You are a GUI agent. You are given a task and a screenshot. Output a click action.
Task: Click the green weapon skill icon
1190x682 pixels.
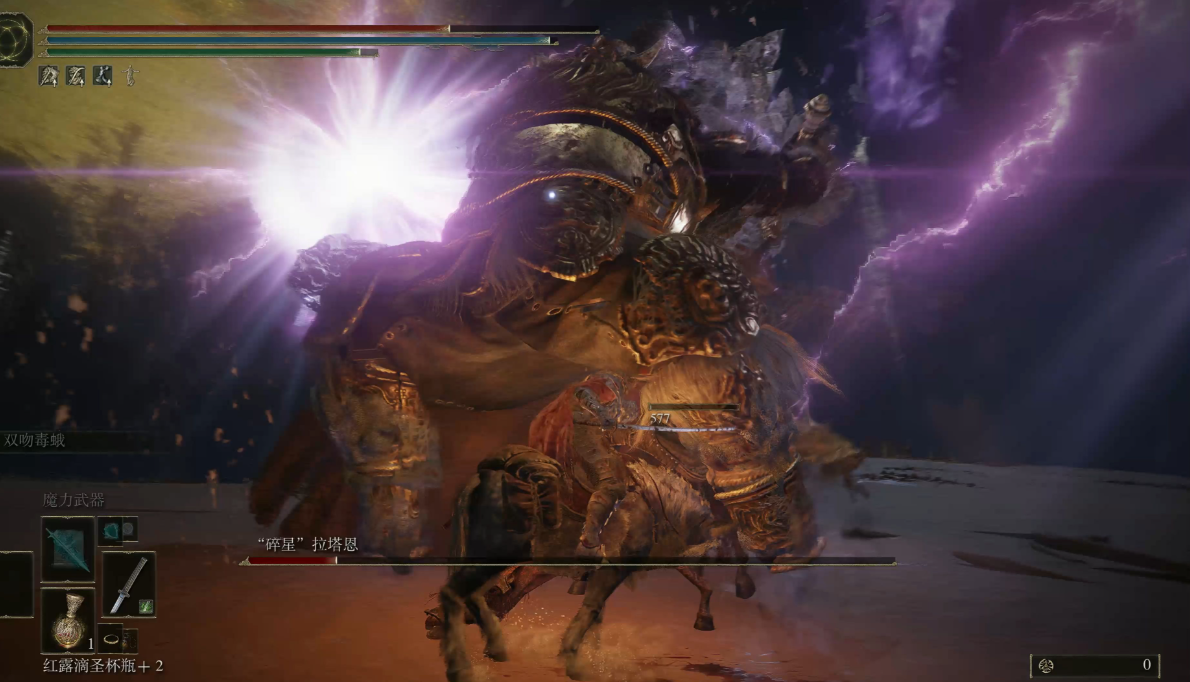(x=145, y=605)
